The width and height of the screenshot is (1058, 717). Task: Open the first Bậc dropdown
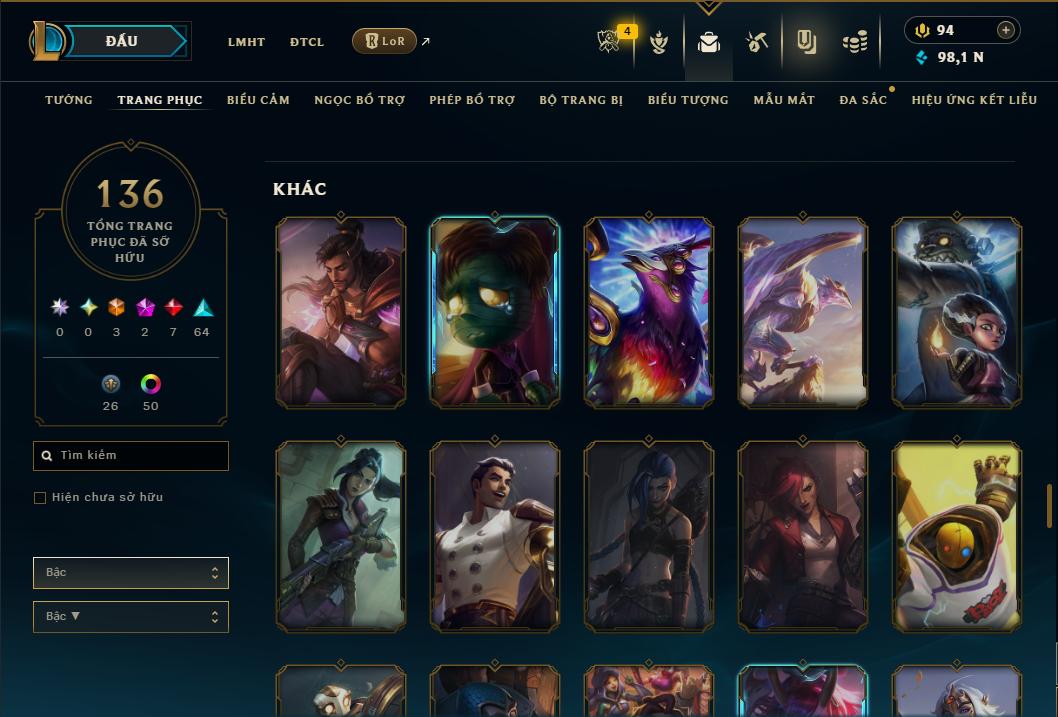(x=131, y=573)
